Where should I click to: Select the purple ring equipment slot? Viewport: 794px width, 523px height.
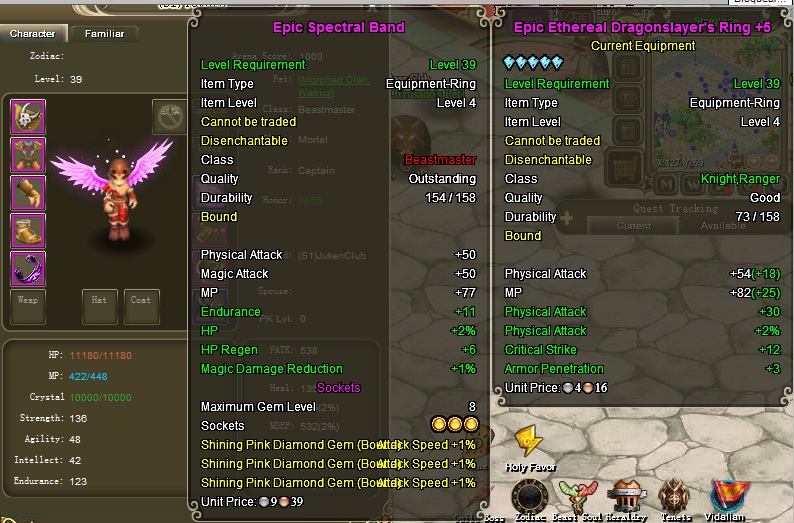point(28,269)
